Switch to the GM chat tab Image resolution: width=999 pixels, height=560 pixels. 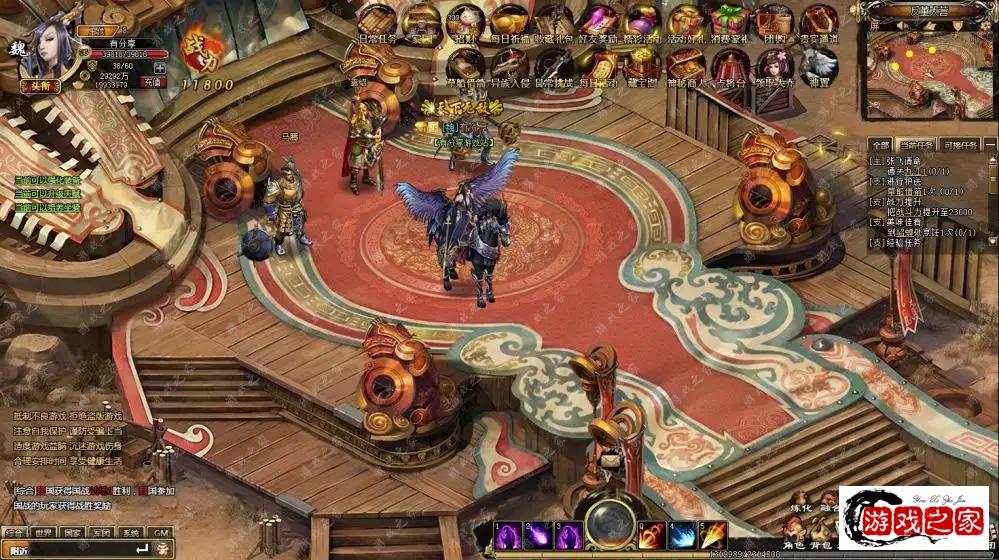(160, 533)
